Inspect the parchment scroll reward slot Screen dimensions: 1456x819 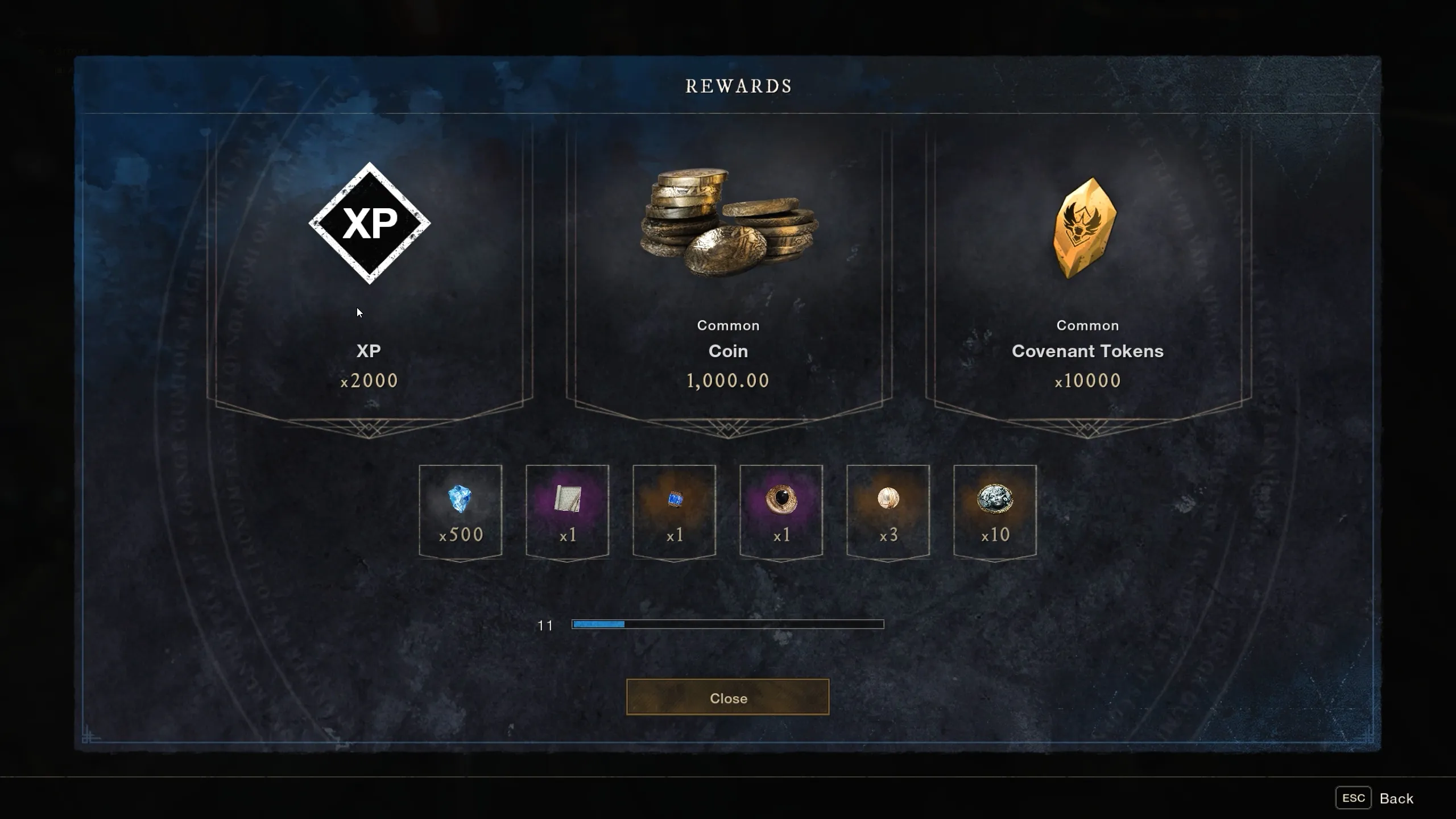[x=567, y=511]
